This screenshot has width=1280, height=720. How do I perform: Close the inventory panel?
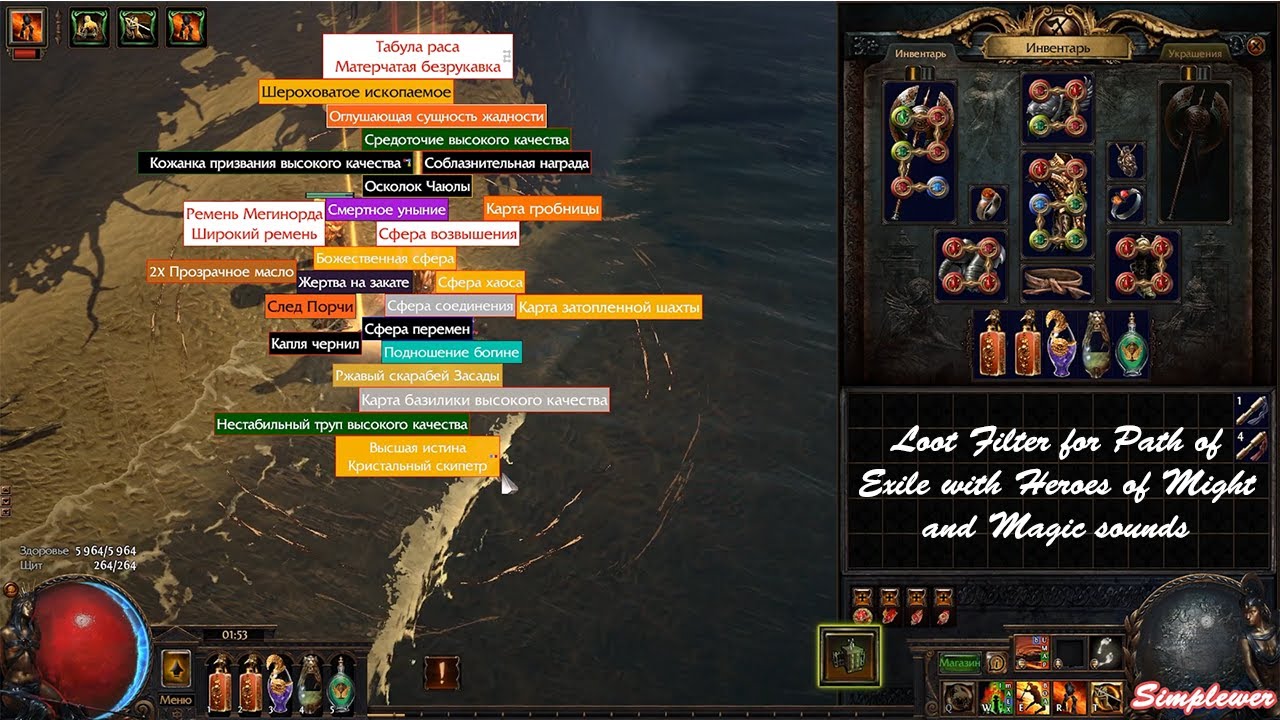[x=1257, y=45]
